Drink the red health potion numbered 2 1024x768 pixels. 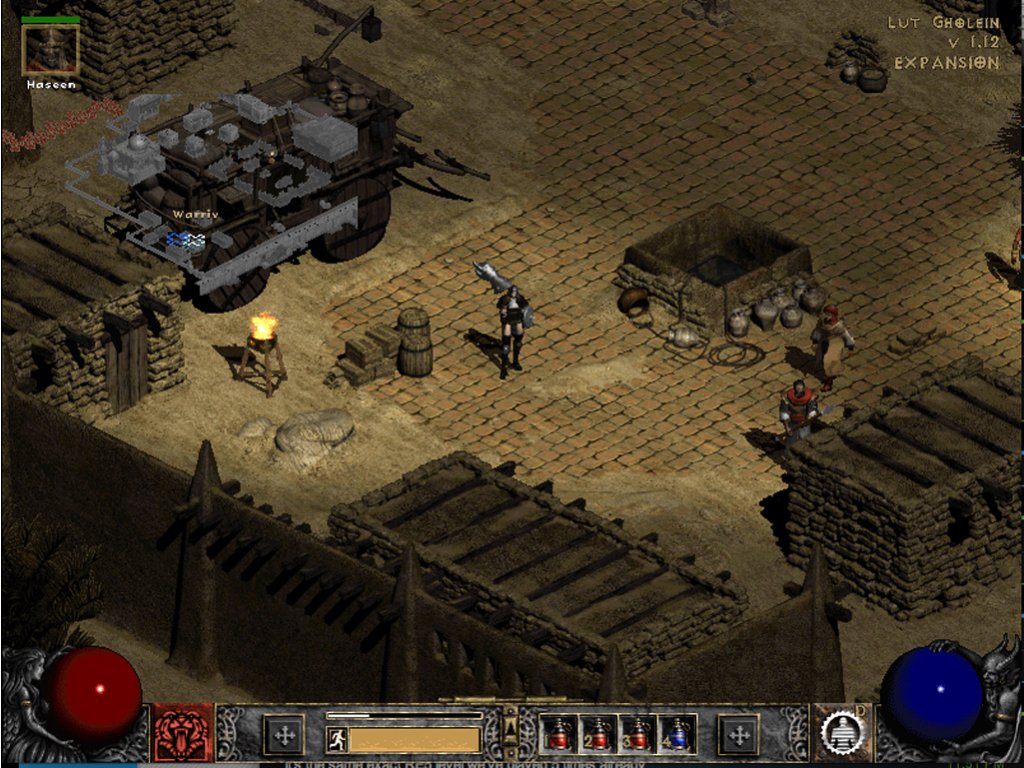[x=598, y=734]
